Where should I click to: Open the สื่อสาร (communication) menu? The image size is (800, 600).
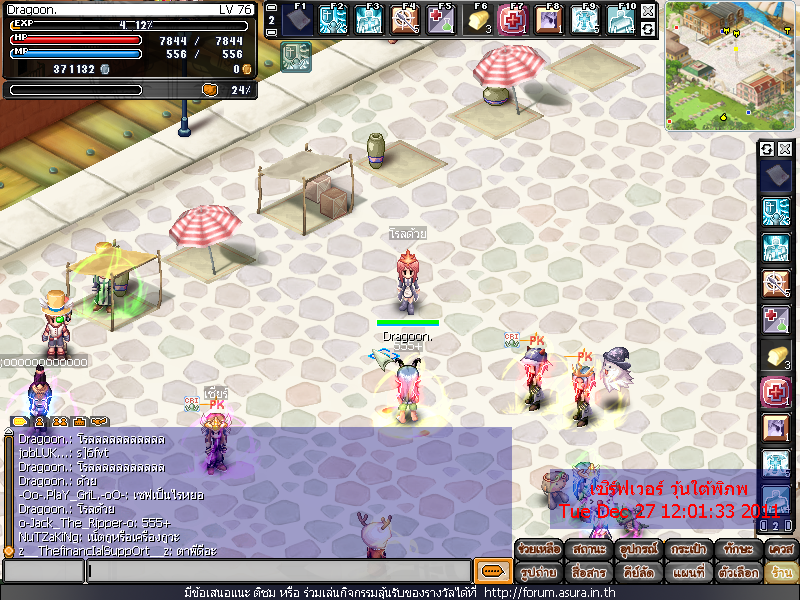pos(588,574)
